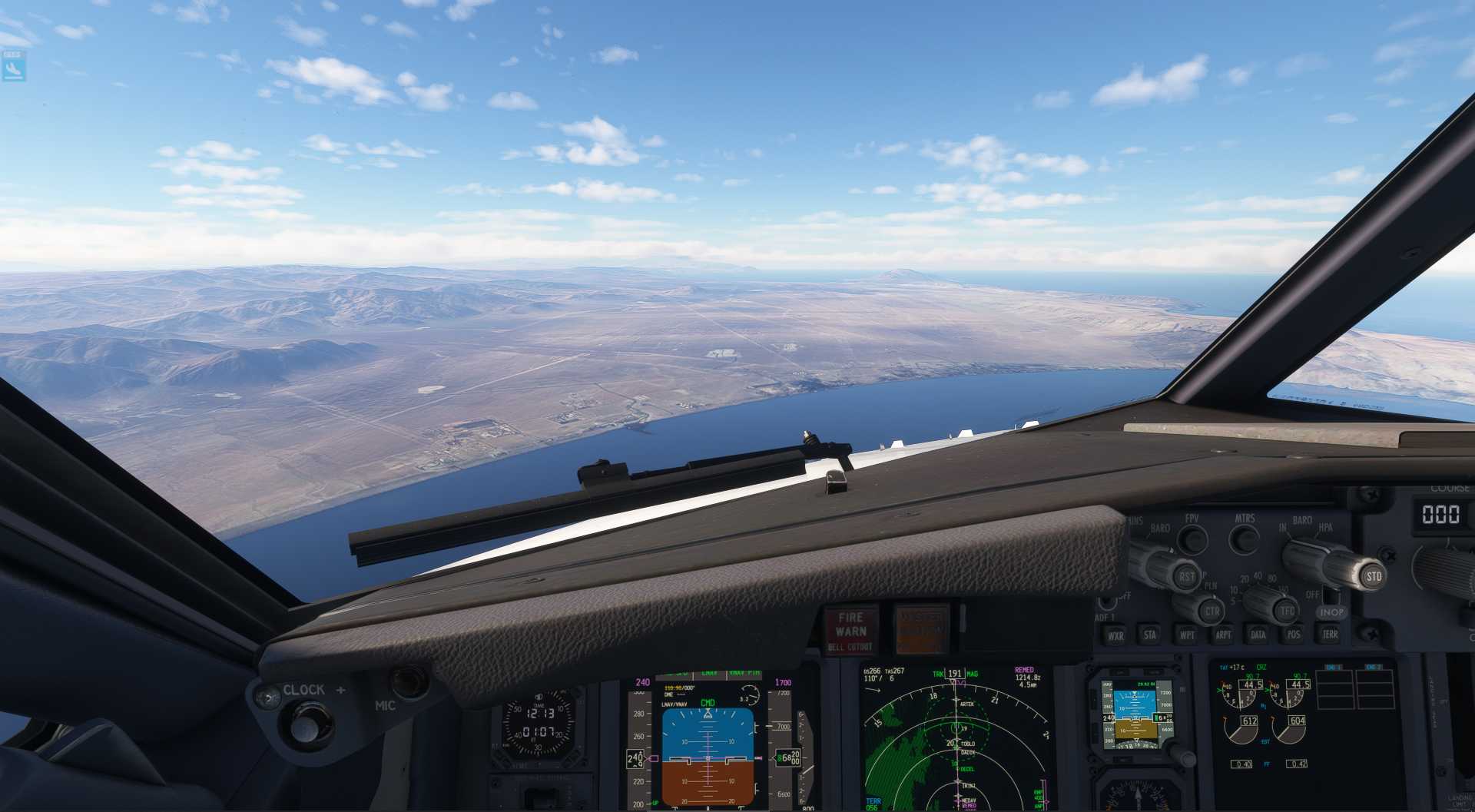Toggle the MTRS metres altitude button
Screen dimensions: 1475x812
click(x=1245, y=539)
